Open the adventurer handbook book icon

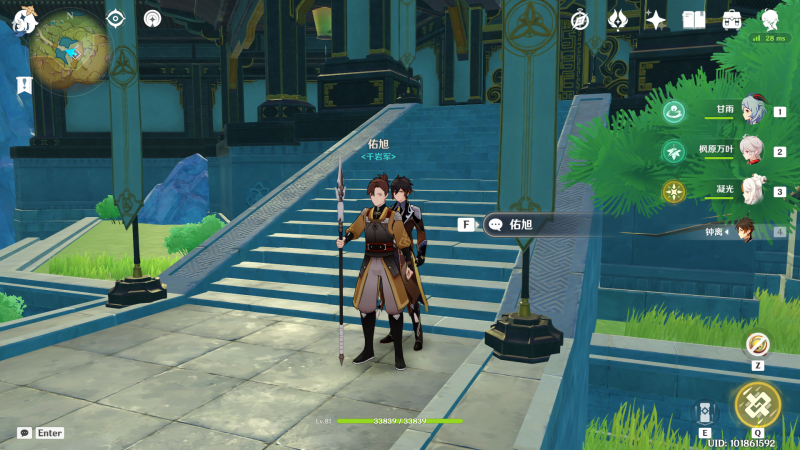pos(694,19)
